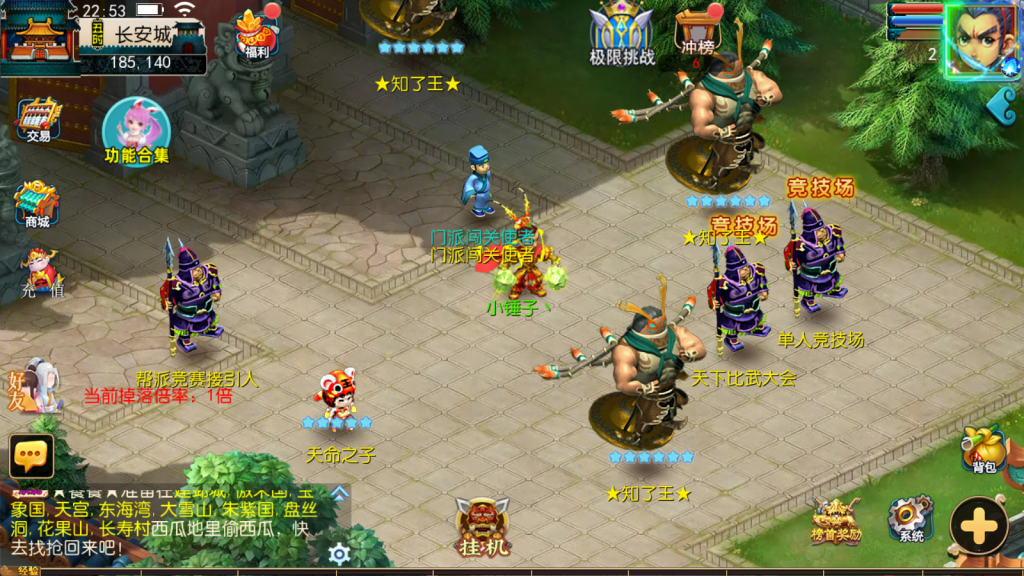Screen dimensions: 1024x576
Task: Expand the gold plus menu button
Action: click(978, 525)
